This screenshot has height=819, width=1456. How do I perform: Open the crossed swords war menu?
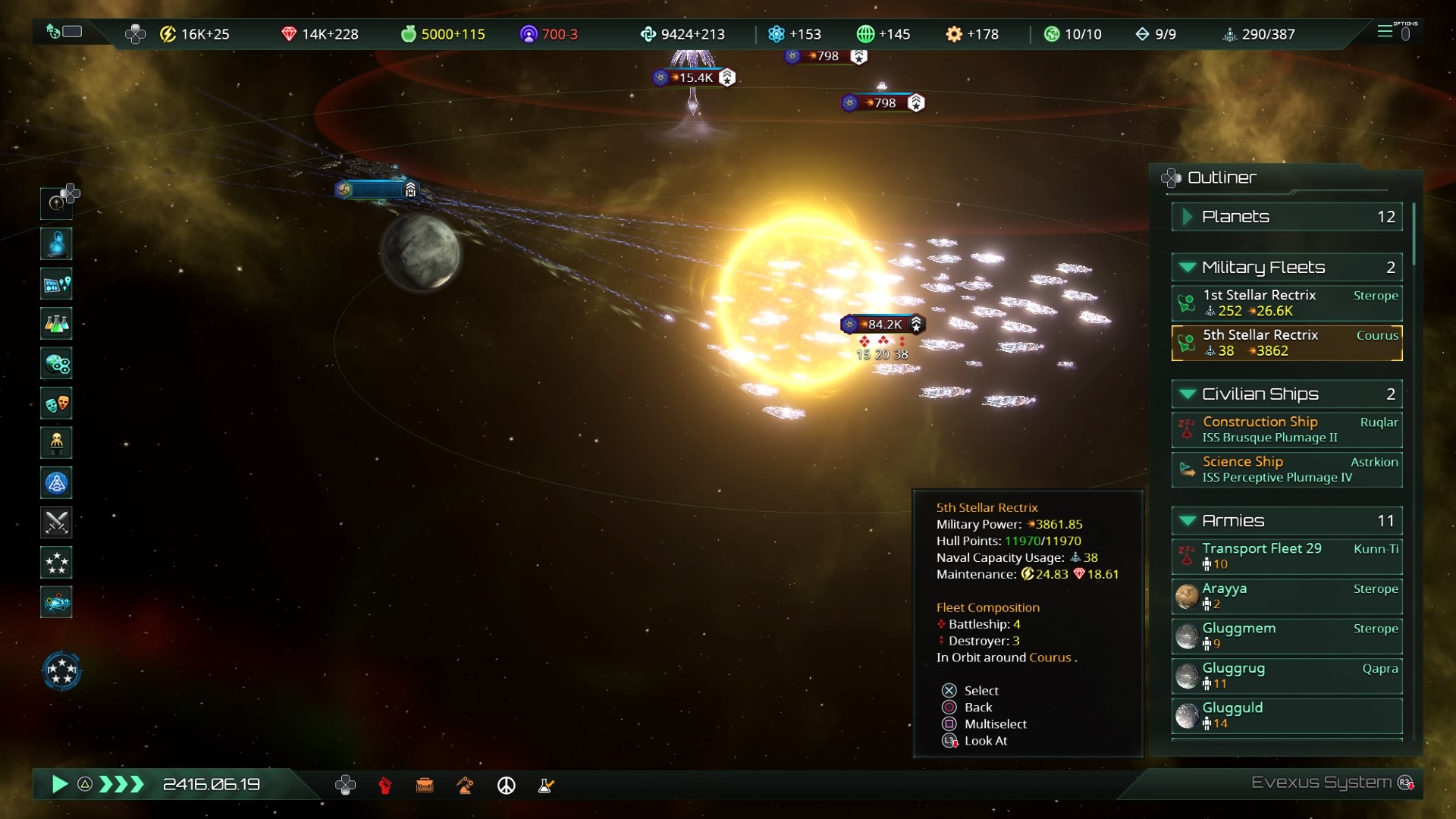tap(57, 522)
